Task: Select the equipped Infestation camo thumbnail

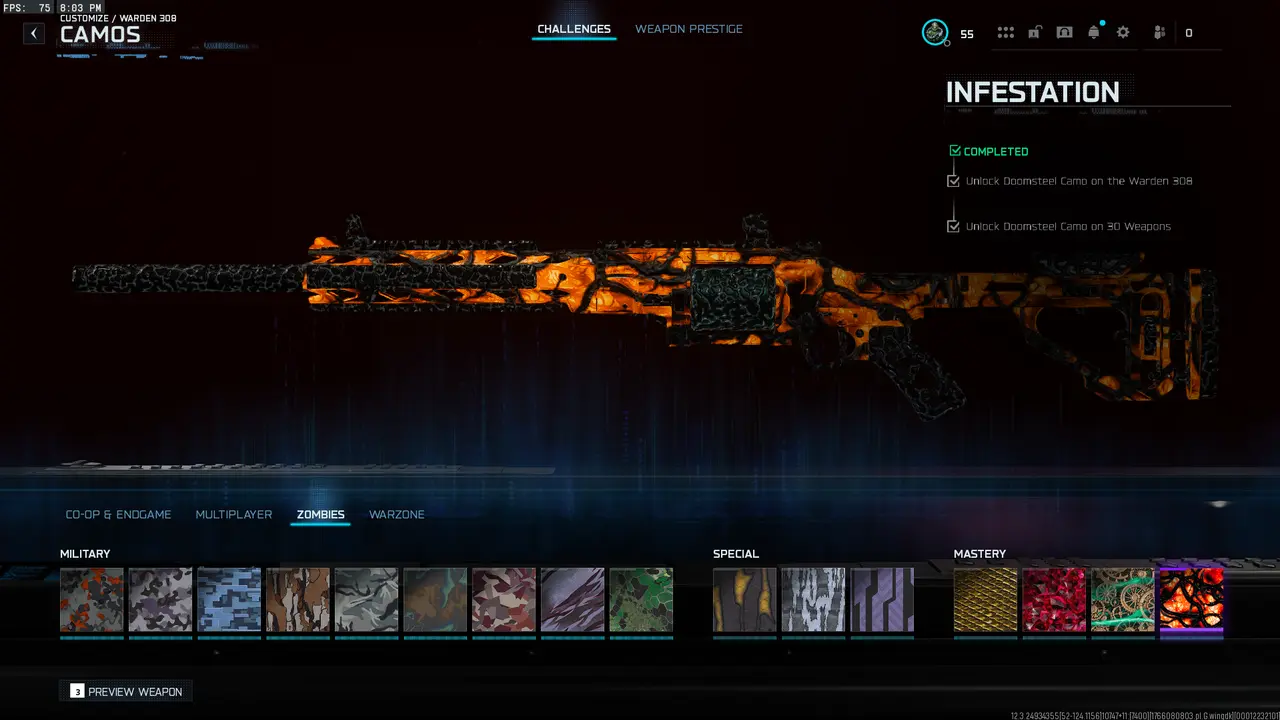Action: 1192,600
